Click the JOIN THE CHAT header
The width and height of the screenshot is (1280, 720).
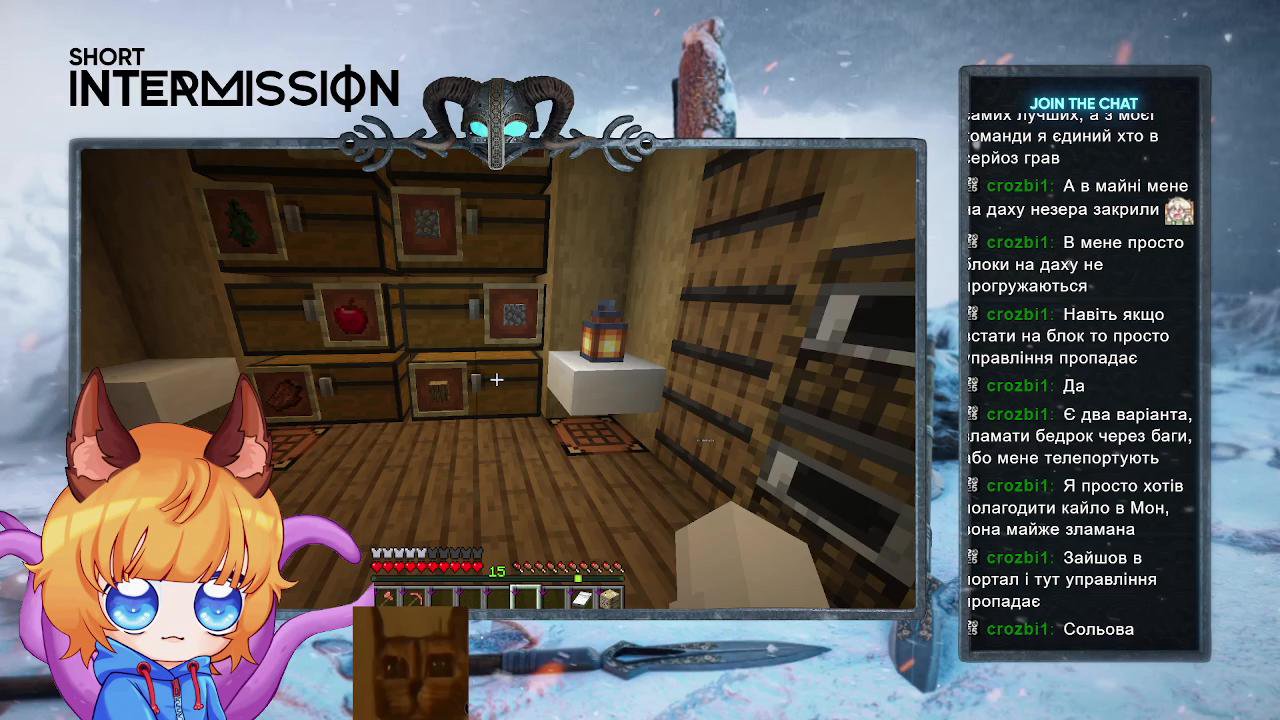1085,102
